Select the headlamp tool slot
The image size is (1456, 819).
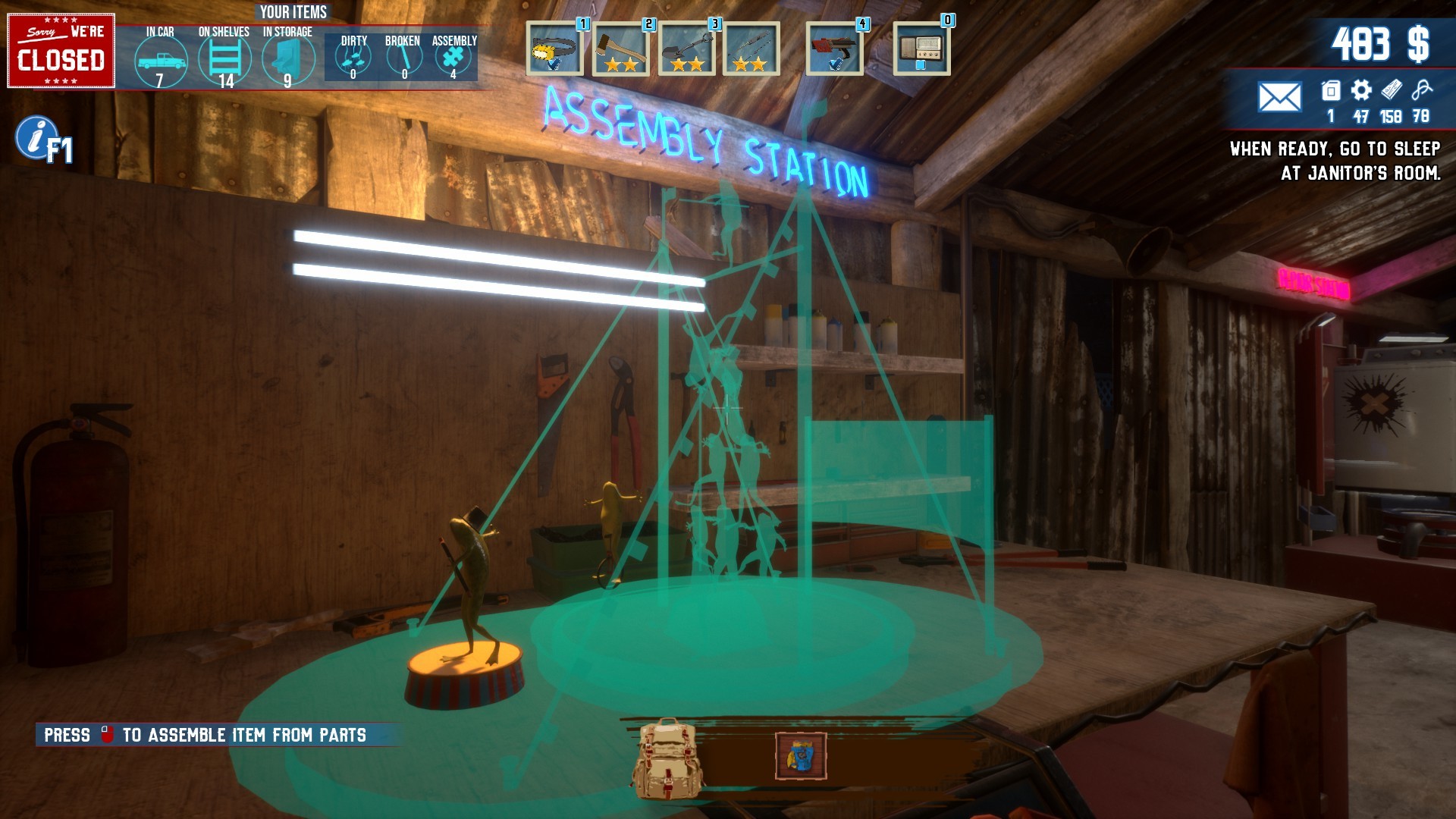pyautogui.click(x=554, y=50)
